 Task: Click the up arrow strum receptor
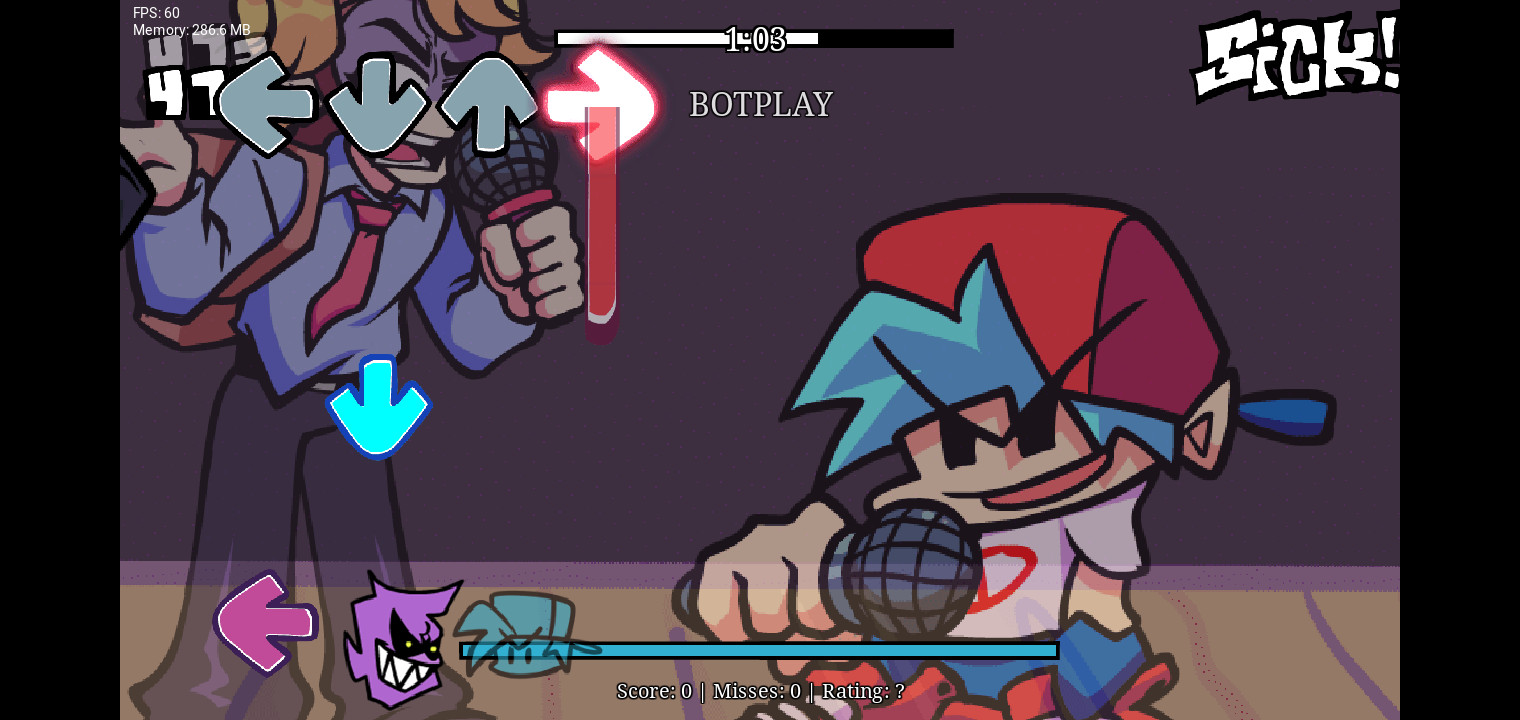tap(488, 103)
